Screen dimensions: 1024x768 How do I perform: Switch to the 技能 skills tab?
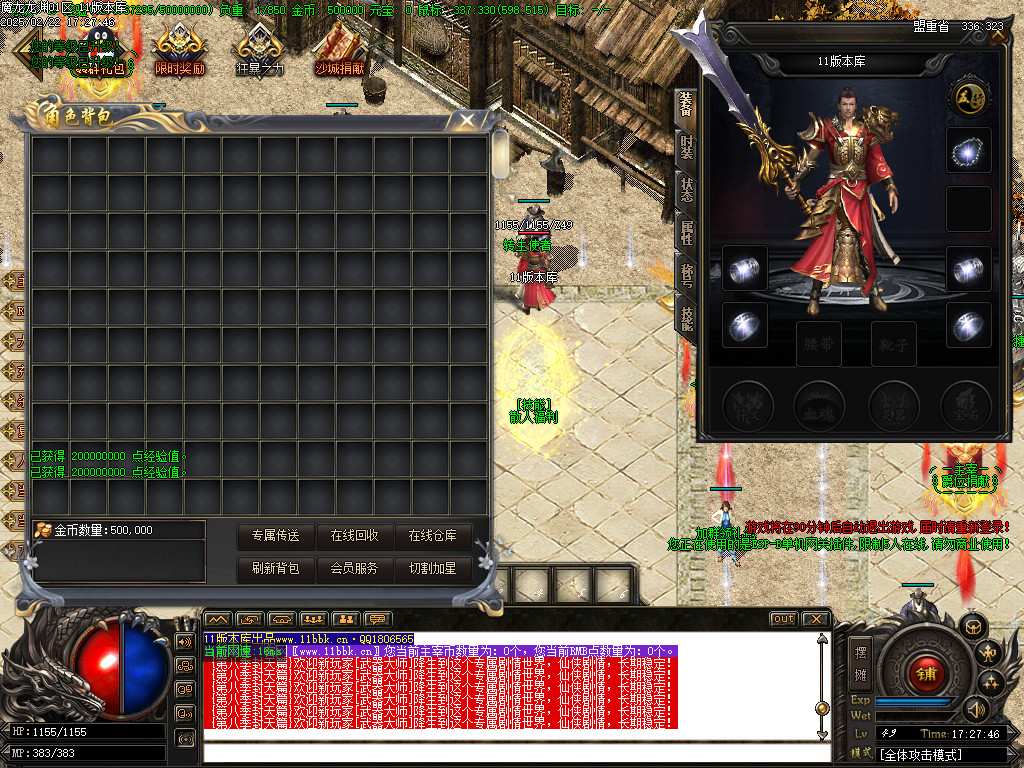(x=686, y=318)
